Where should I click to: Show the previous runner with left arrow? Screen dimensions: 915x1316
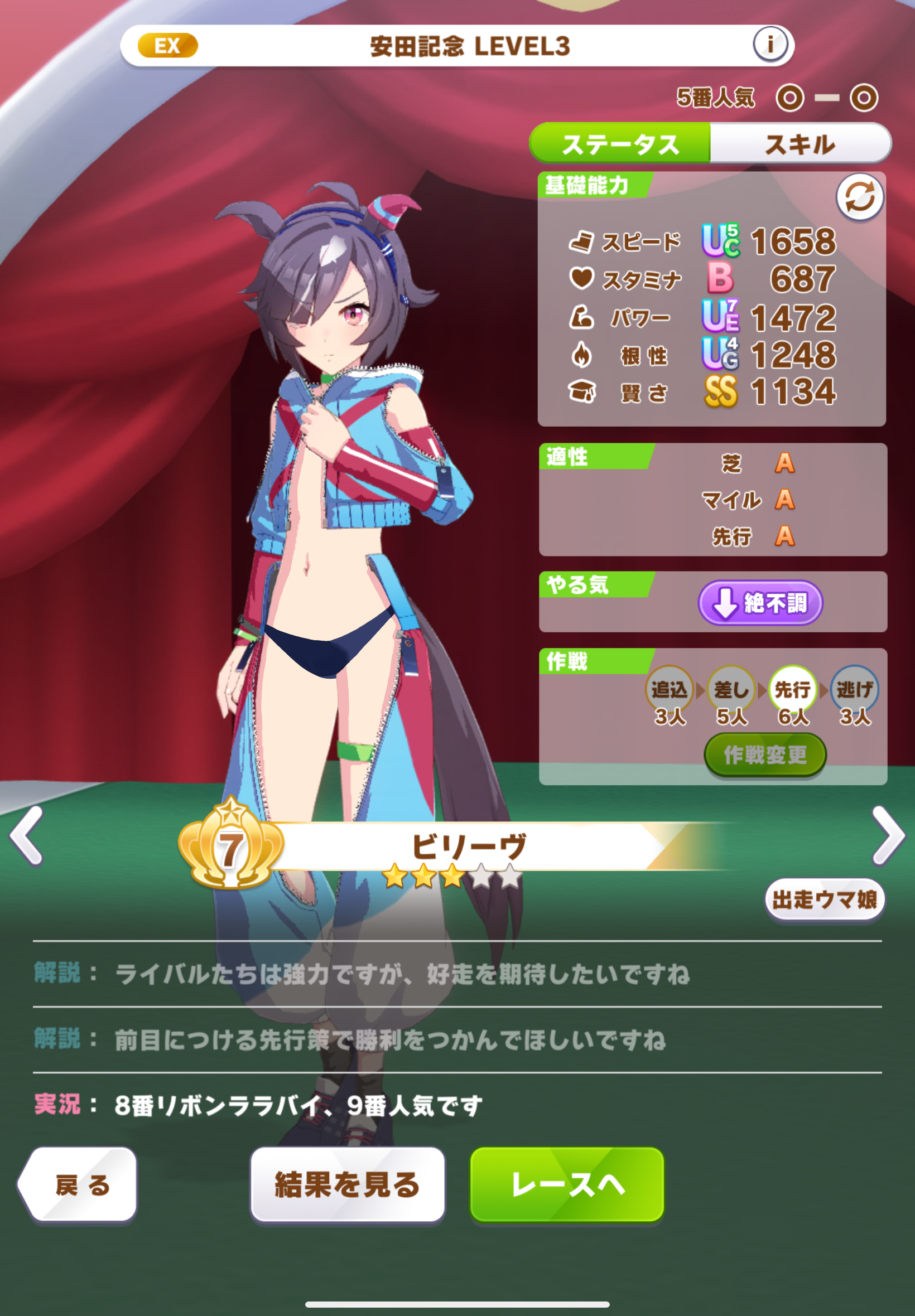click(27, 835)
